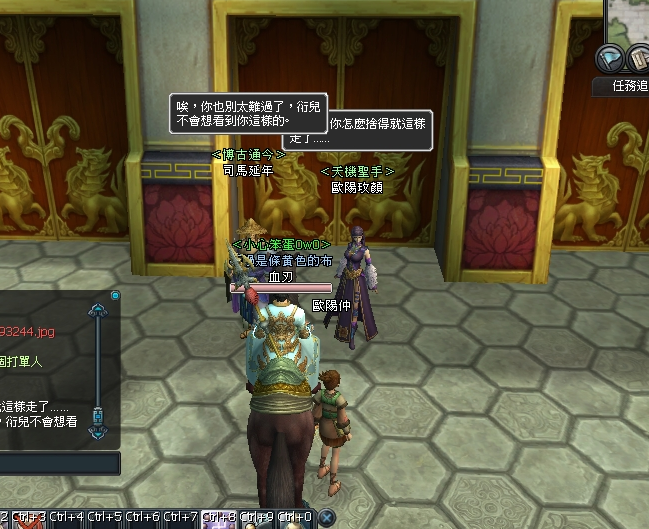Screen dimensions: 649x529
Task: Open the minimap in the corner
Action: click(629, 18)
